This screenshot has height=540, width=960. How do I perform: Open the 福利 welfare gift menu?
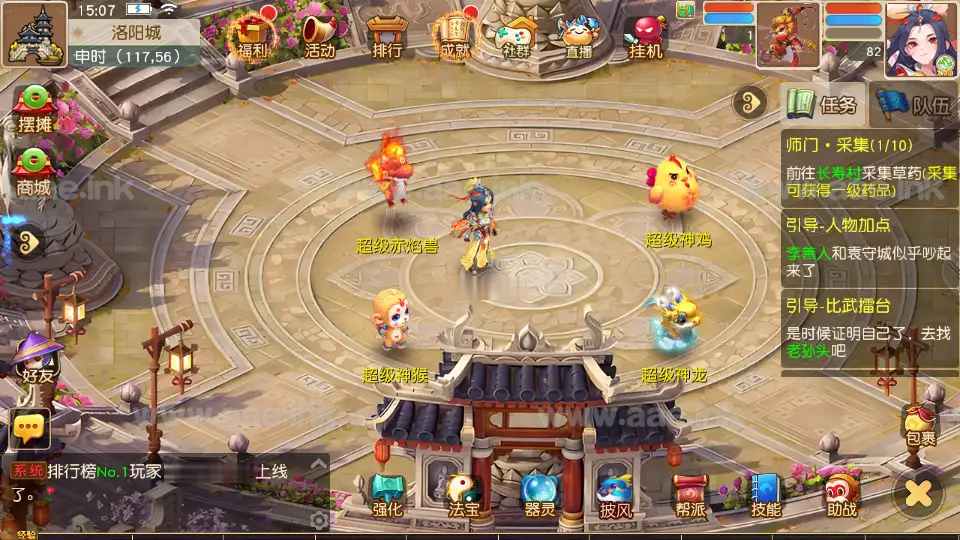(254, 35)
